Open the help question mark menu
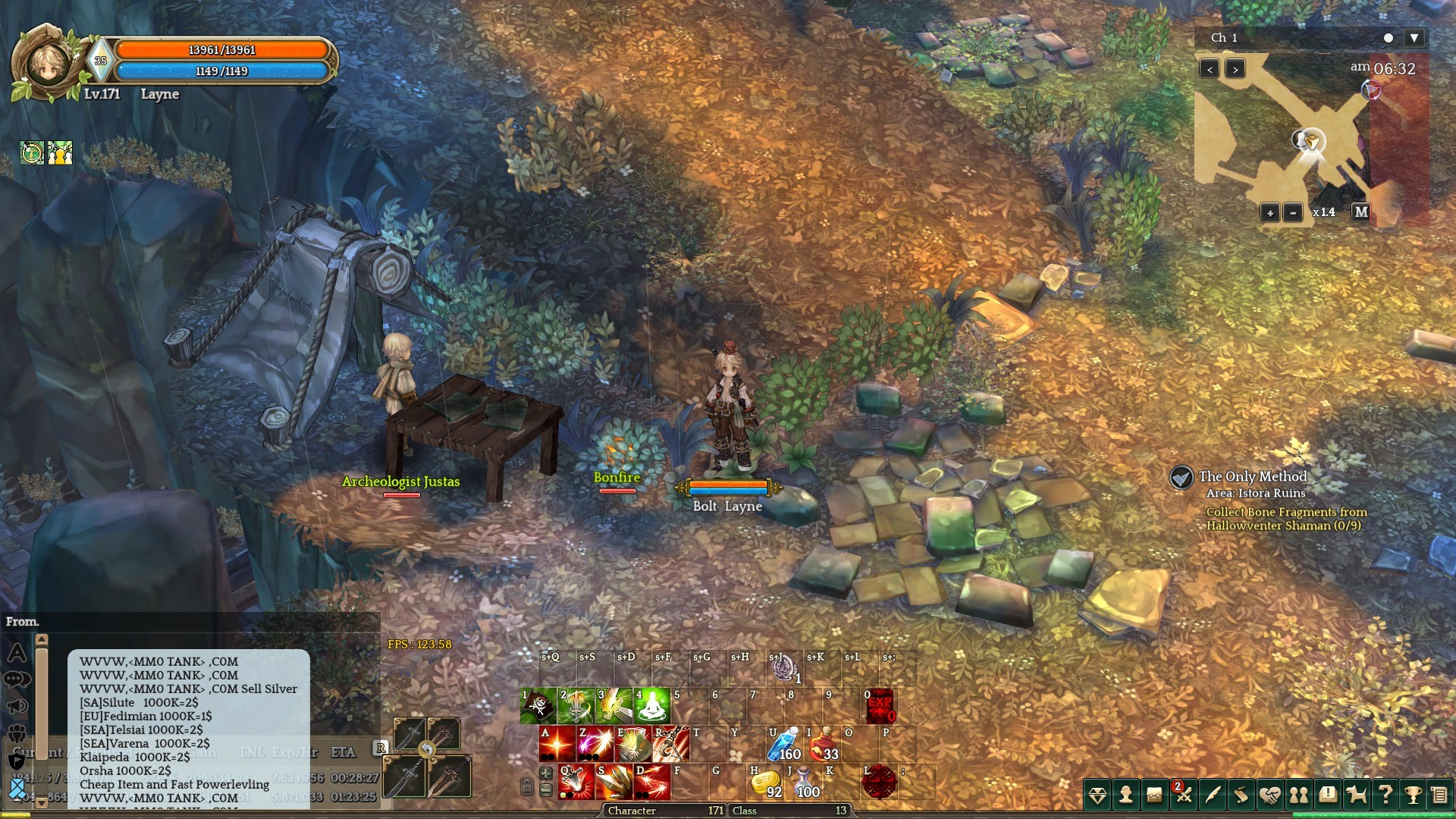The image size is (1456, 819). 1385,795
